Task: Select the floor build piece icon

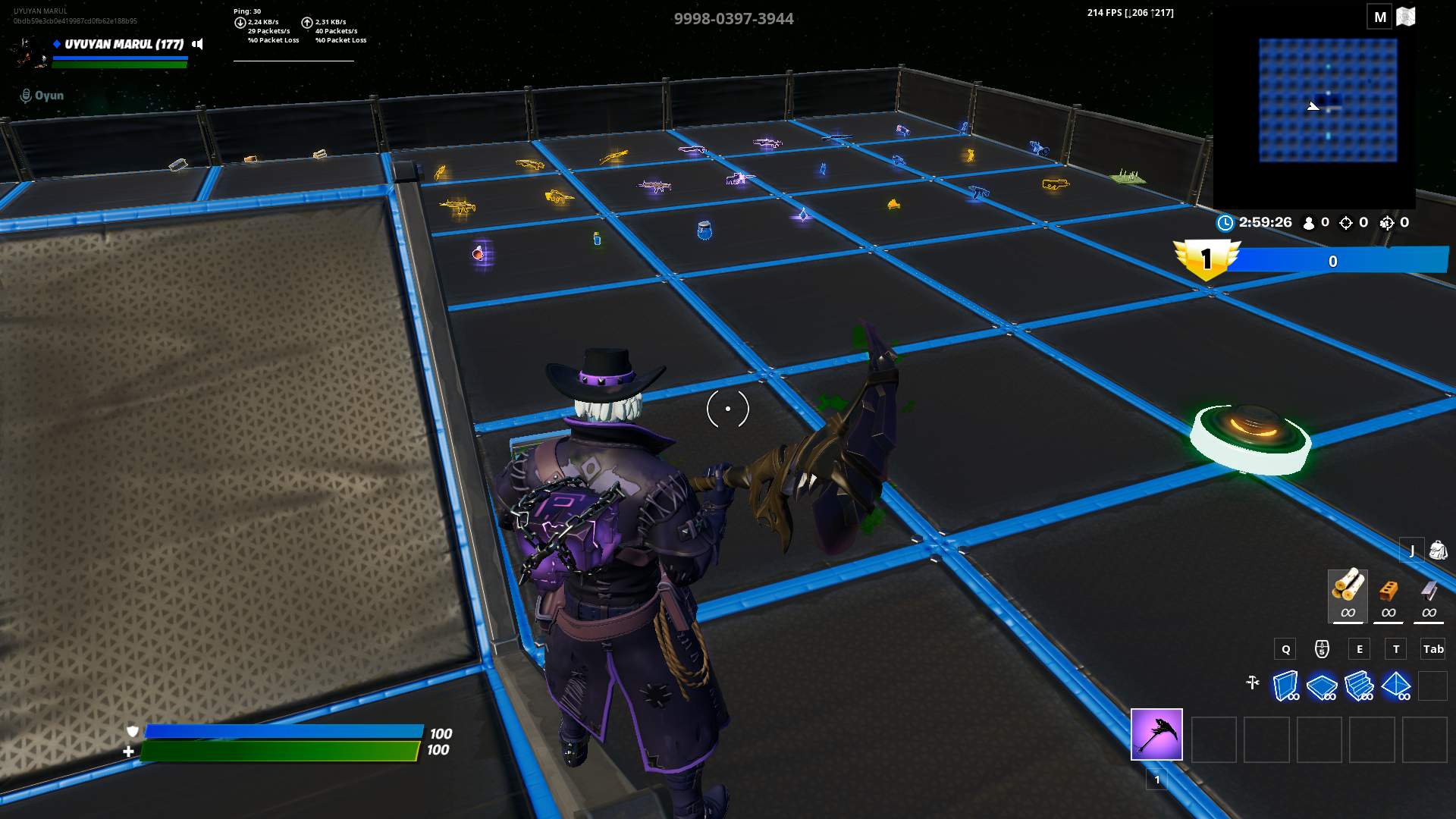Action: pyautogui.click(x=1321, y=685)
